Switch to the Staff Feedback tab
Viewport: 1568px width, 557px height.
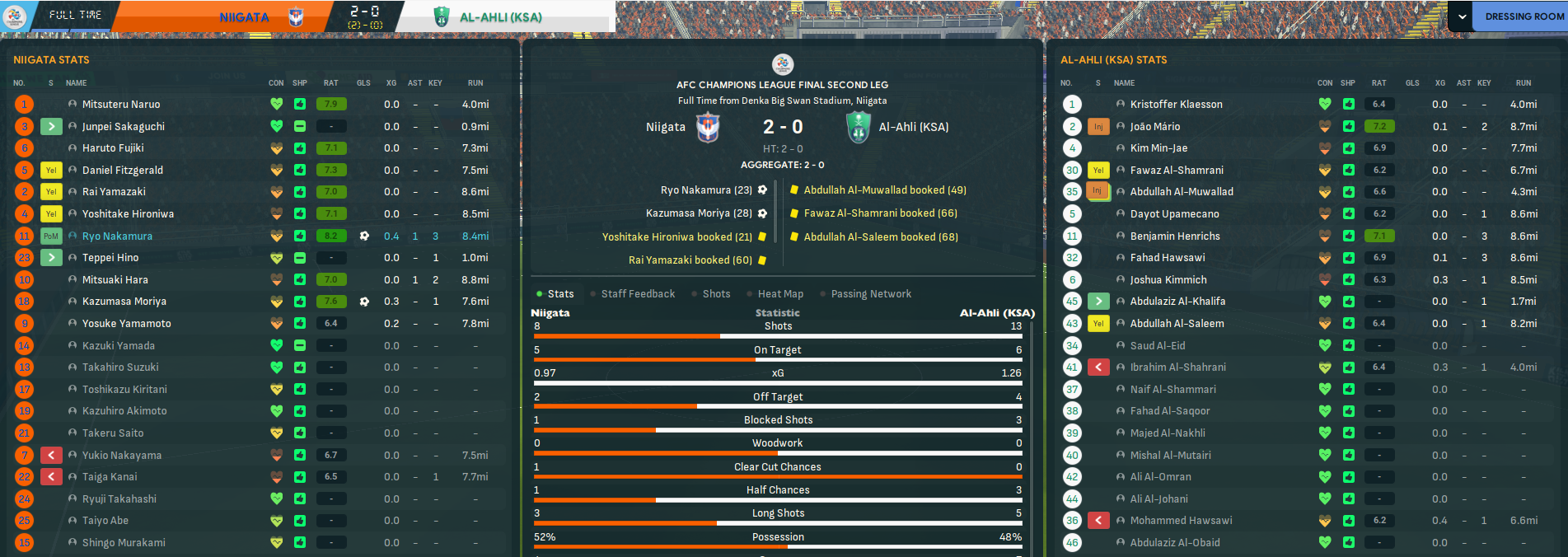pyautogui.click(x=637, y=294)
